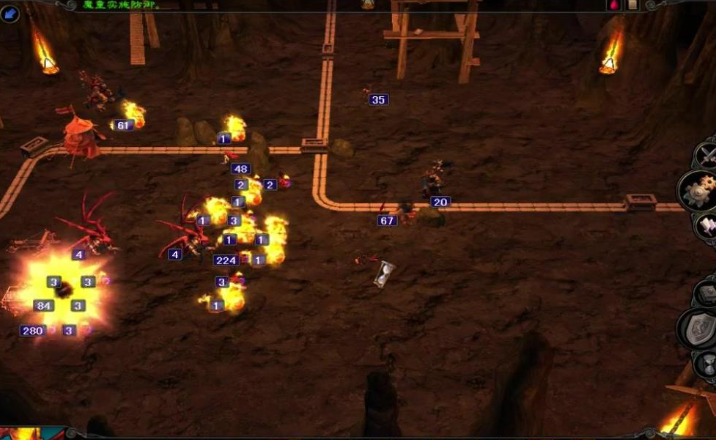
Task: Click the red droplet icon
Action: pos(613,5)
